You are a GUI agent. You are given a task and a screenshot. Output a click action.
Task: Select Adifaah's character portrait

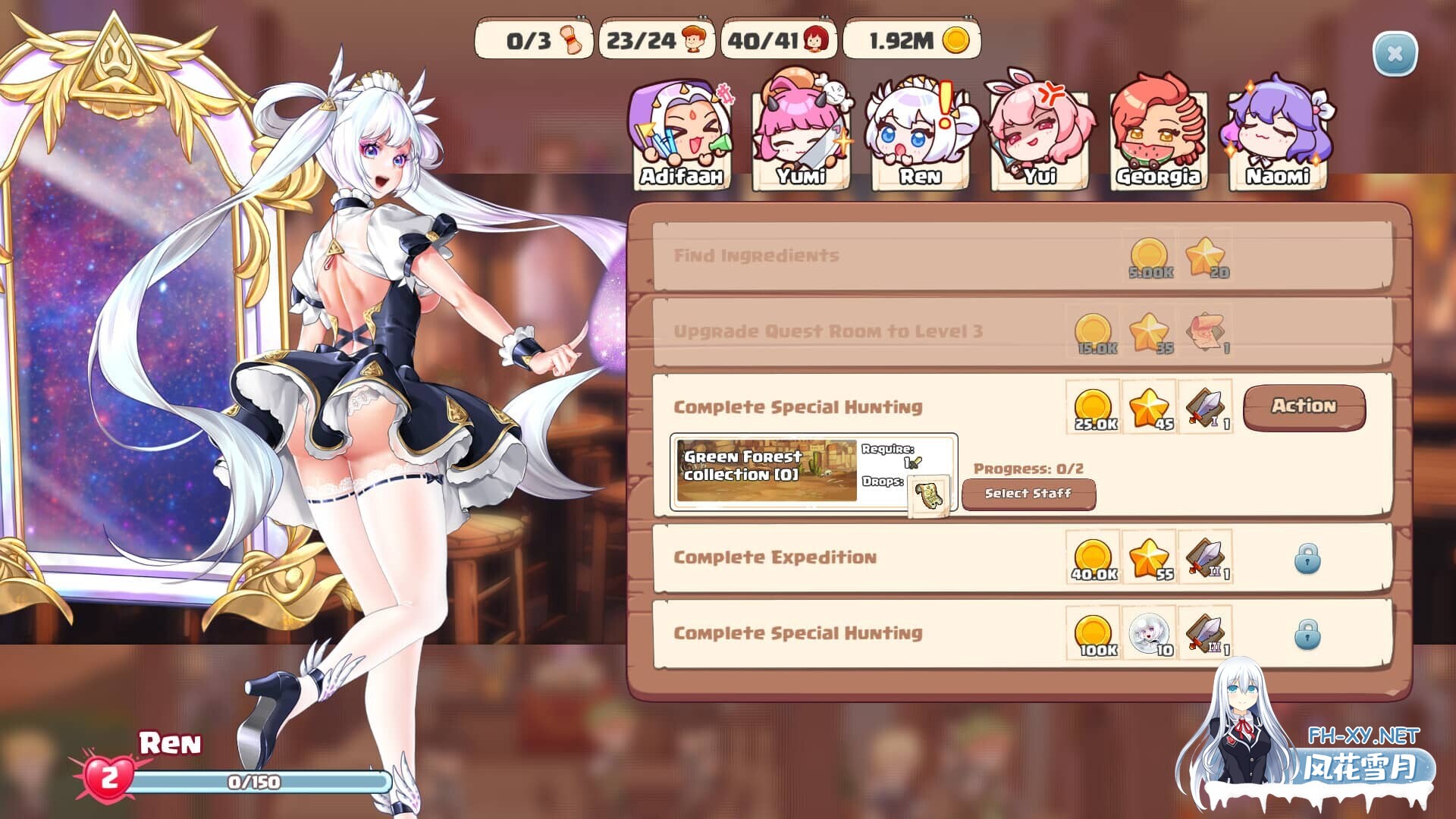point(681,136)
